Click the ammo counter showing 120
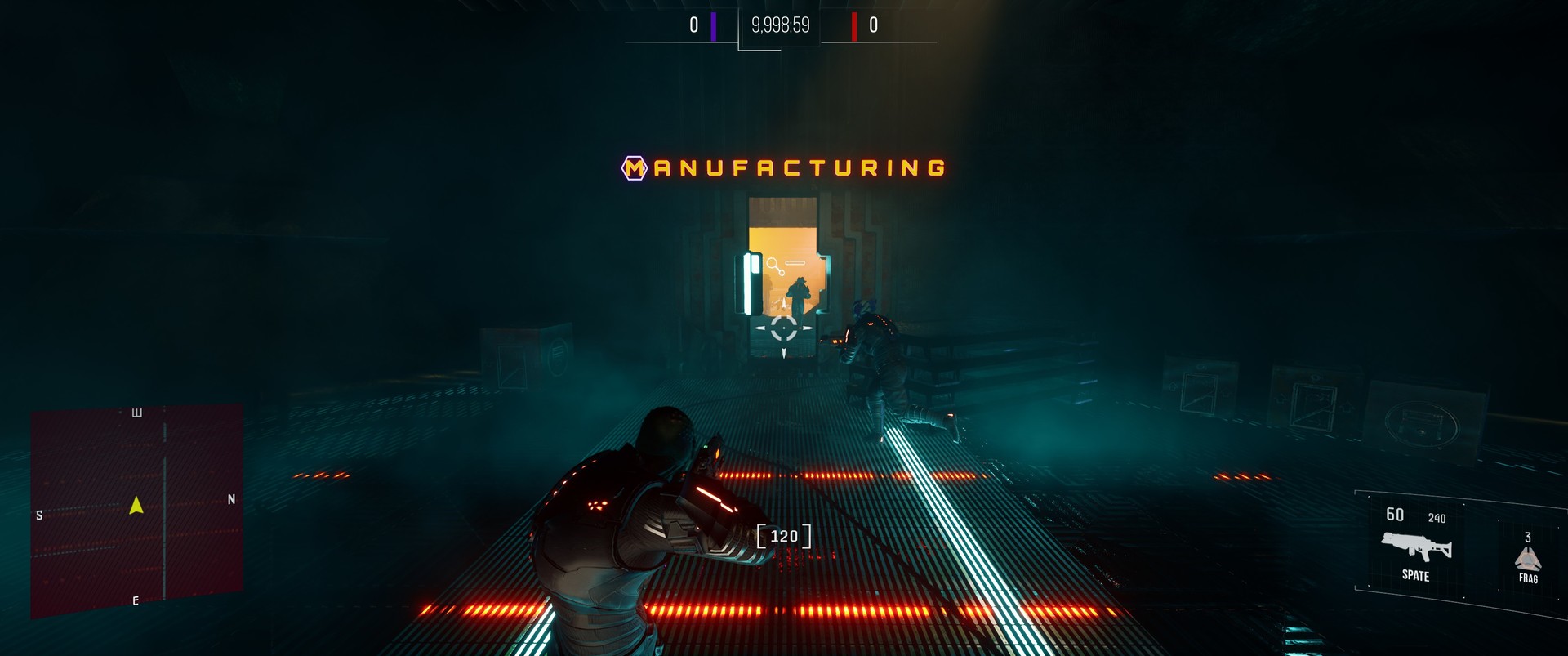Viewport: 1568px width, 656px height. (784, 535)
